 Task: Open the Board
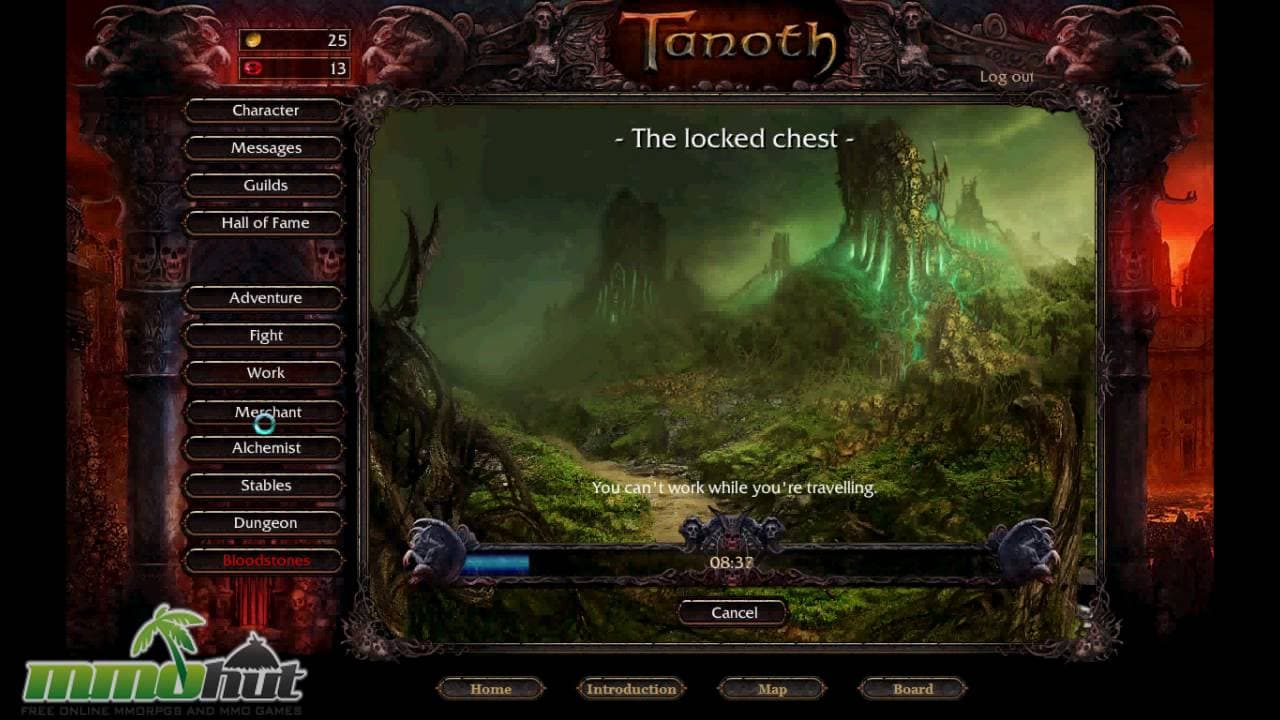[x=912, y=689]
